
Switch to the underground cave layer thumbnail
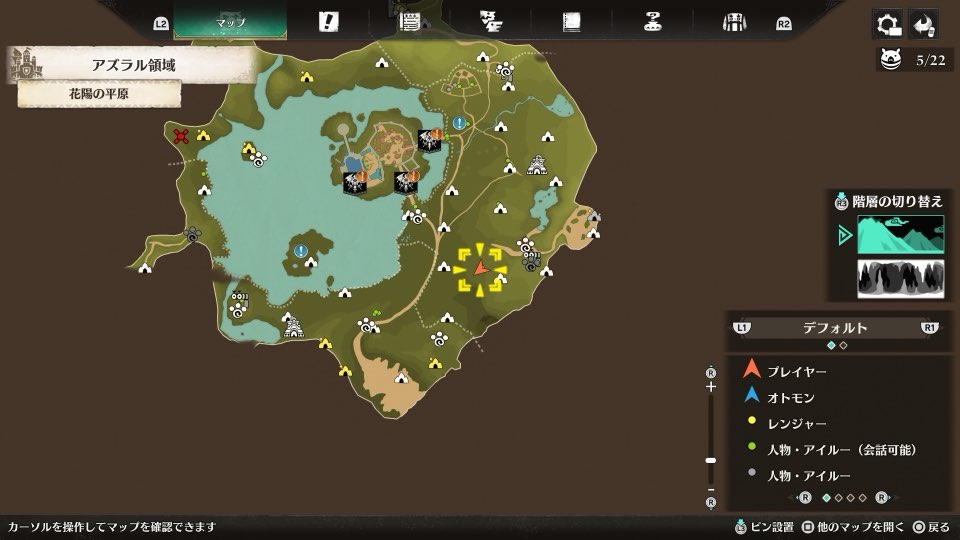(x=900, y=278)
